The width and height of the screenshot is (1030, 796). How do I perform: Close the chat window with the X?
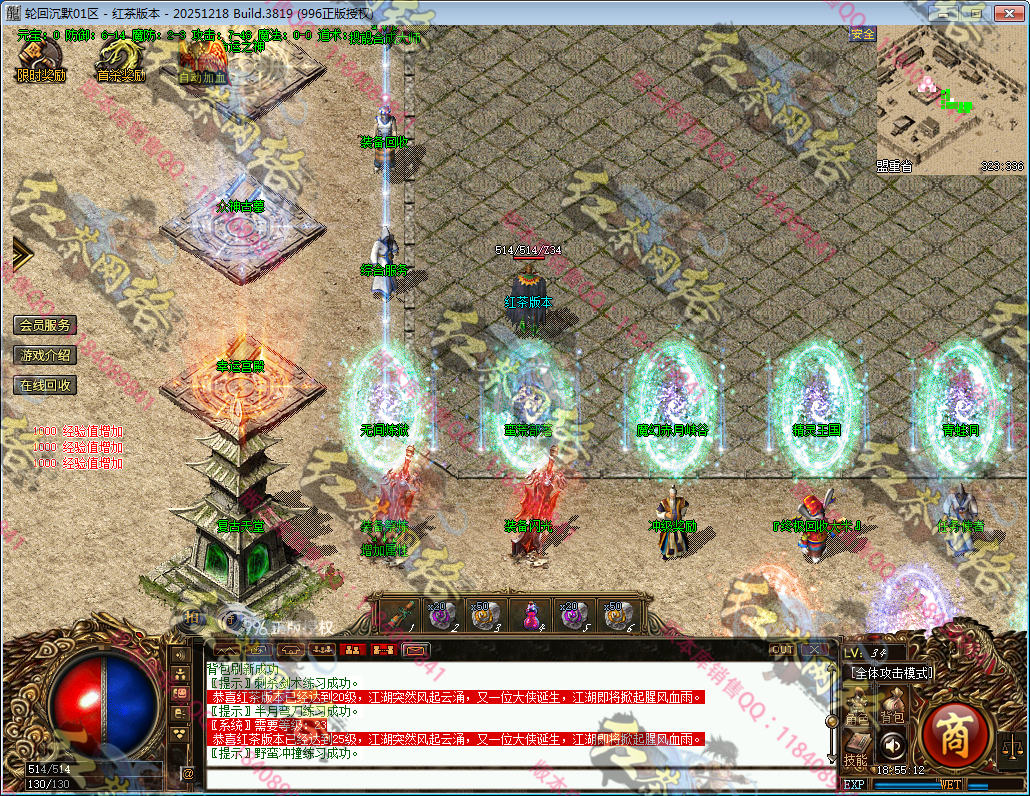[815, 649]
